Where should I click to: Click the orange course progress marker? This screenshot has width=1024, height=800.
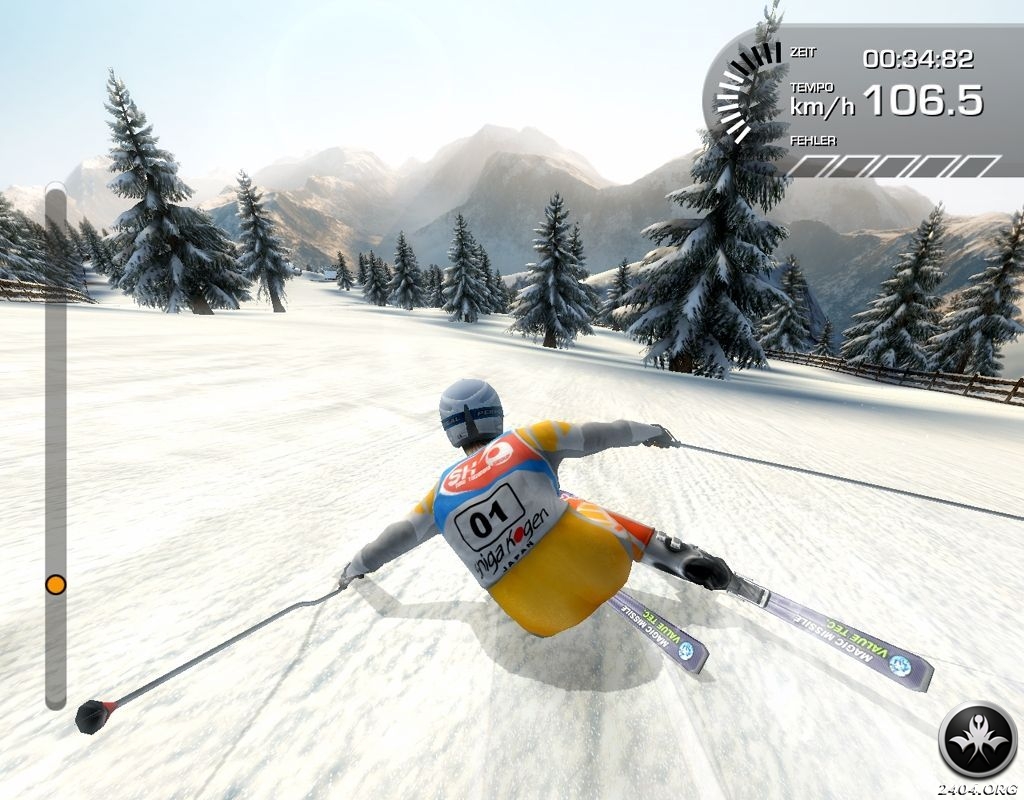(56, 584)
